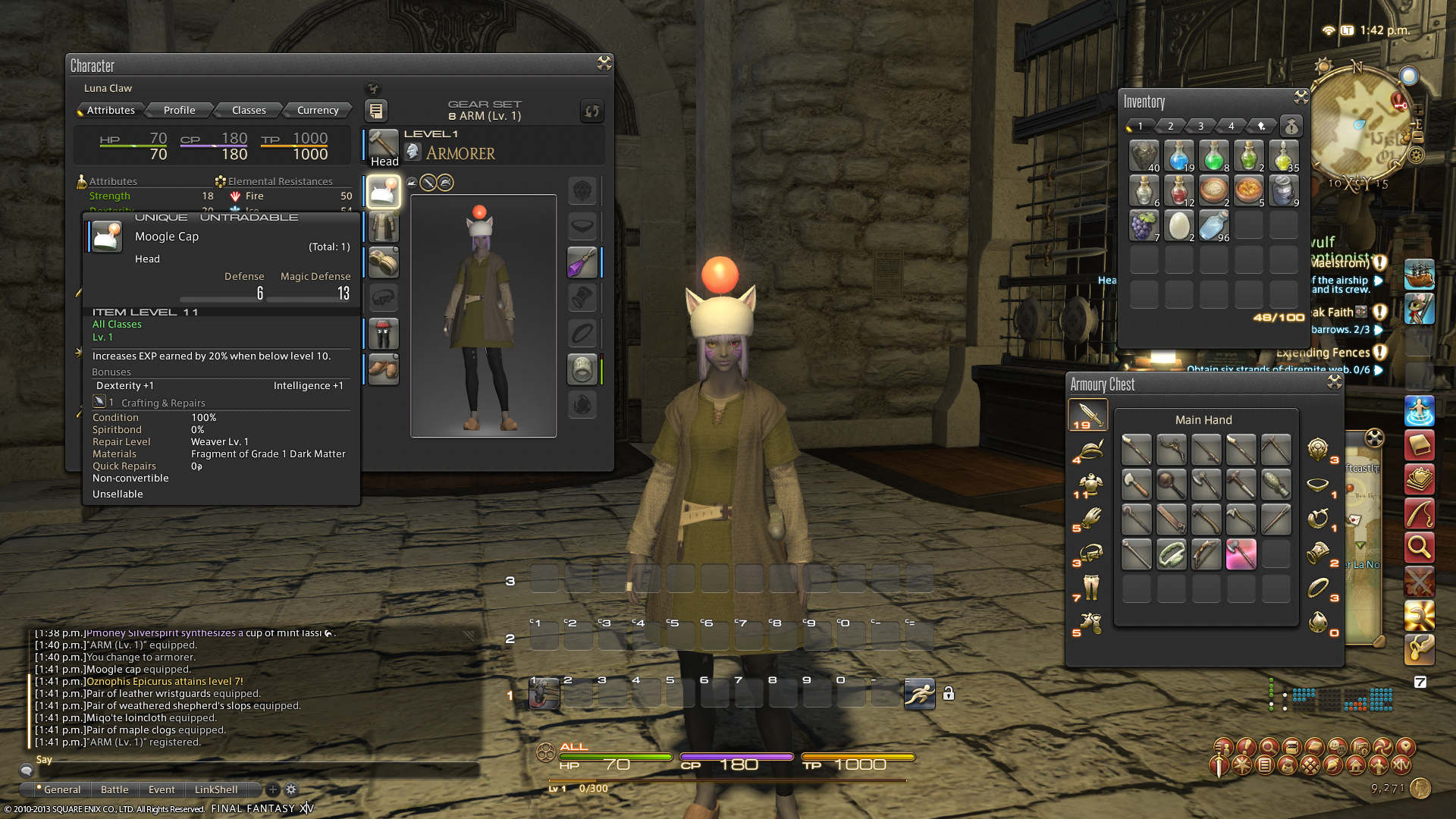Select the grapes in the inventory

1144,225
